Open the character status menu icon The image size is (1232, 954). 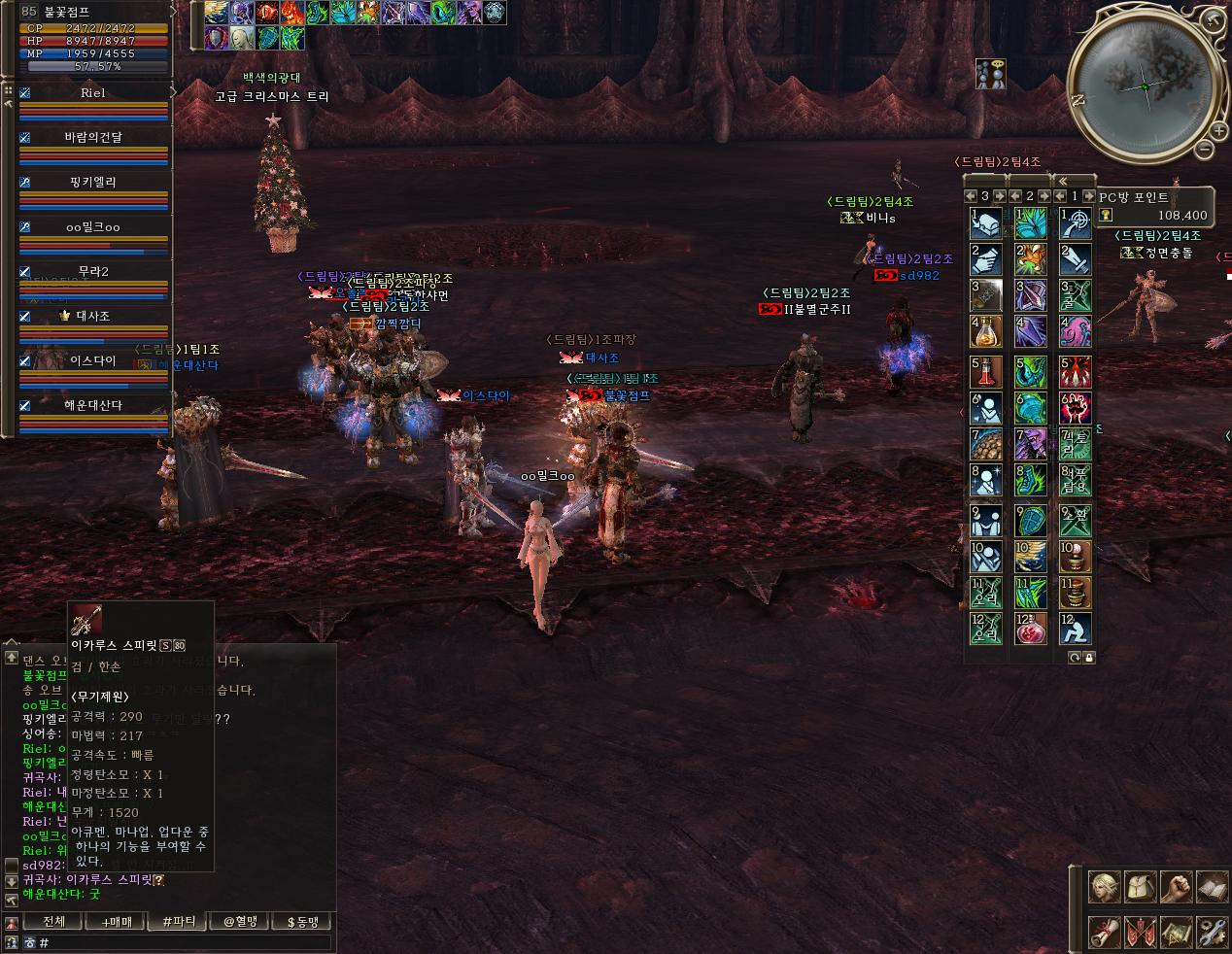(1103, 887)
